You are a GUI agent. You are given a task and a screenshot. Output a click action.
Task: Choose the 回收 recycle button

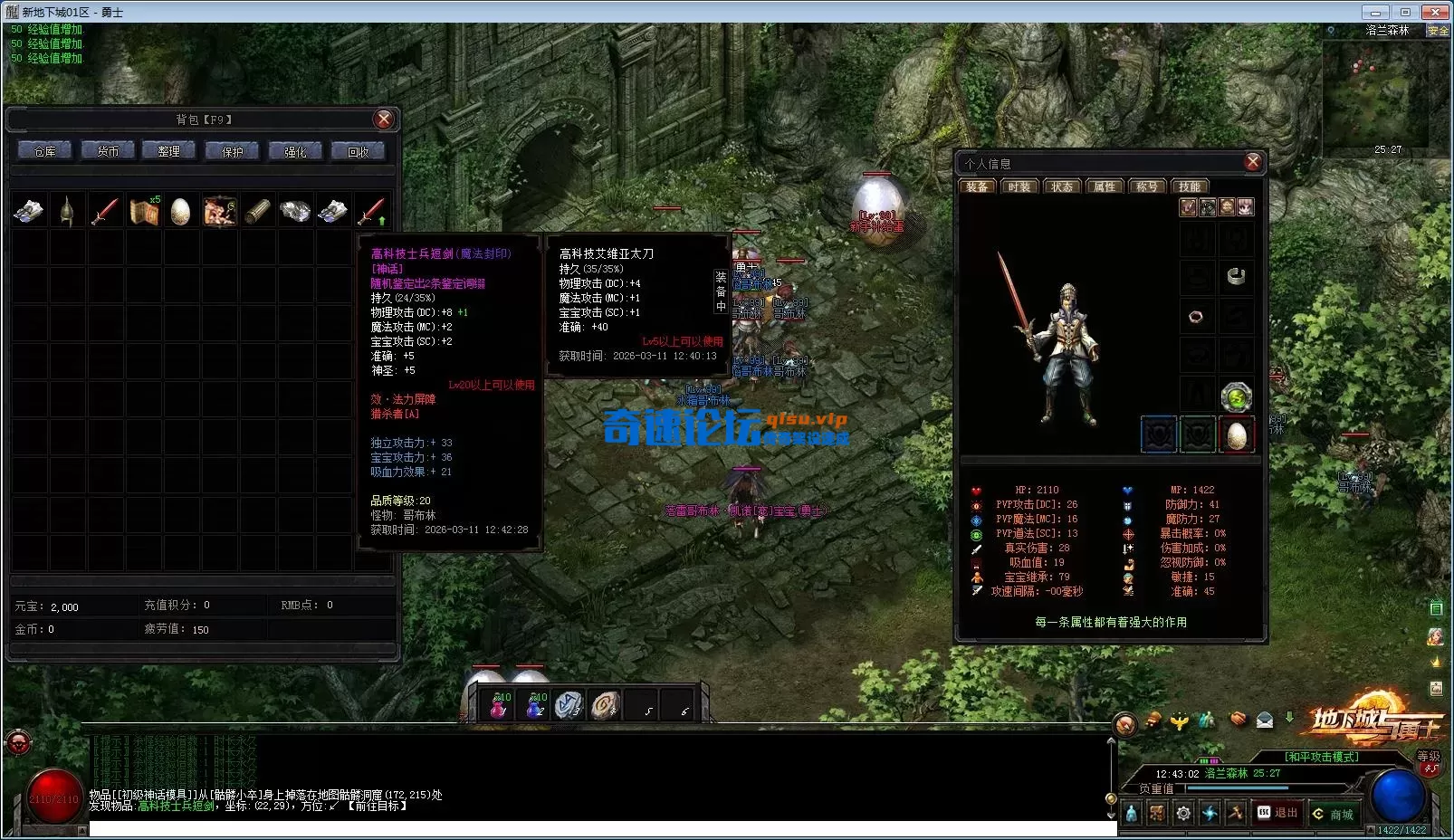pyautogui.click(x=359, y=151)
